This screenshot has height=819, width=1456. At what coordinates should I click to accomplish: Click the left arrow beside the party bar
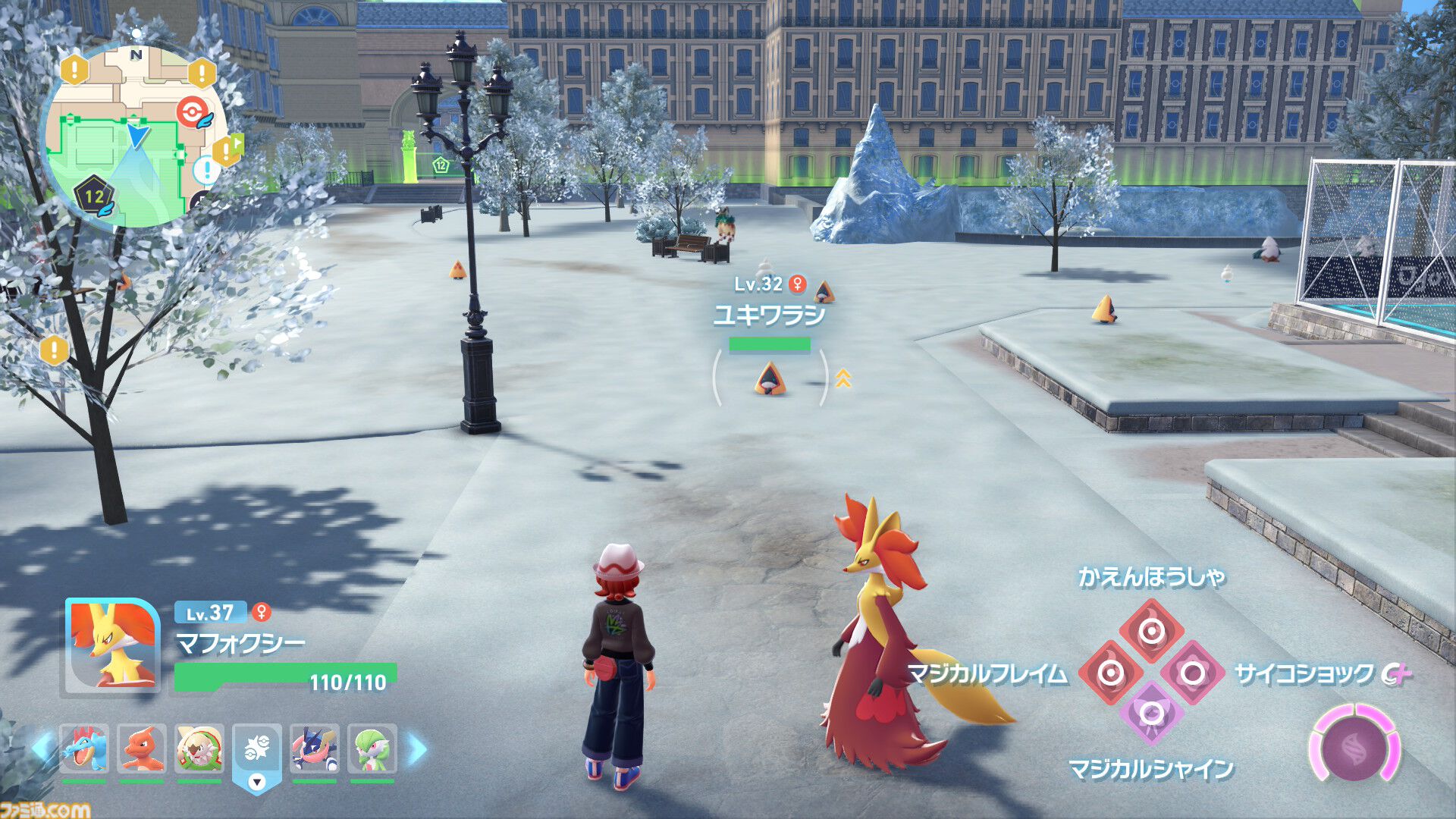tap(42, 749)
